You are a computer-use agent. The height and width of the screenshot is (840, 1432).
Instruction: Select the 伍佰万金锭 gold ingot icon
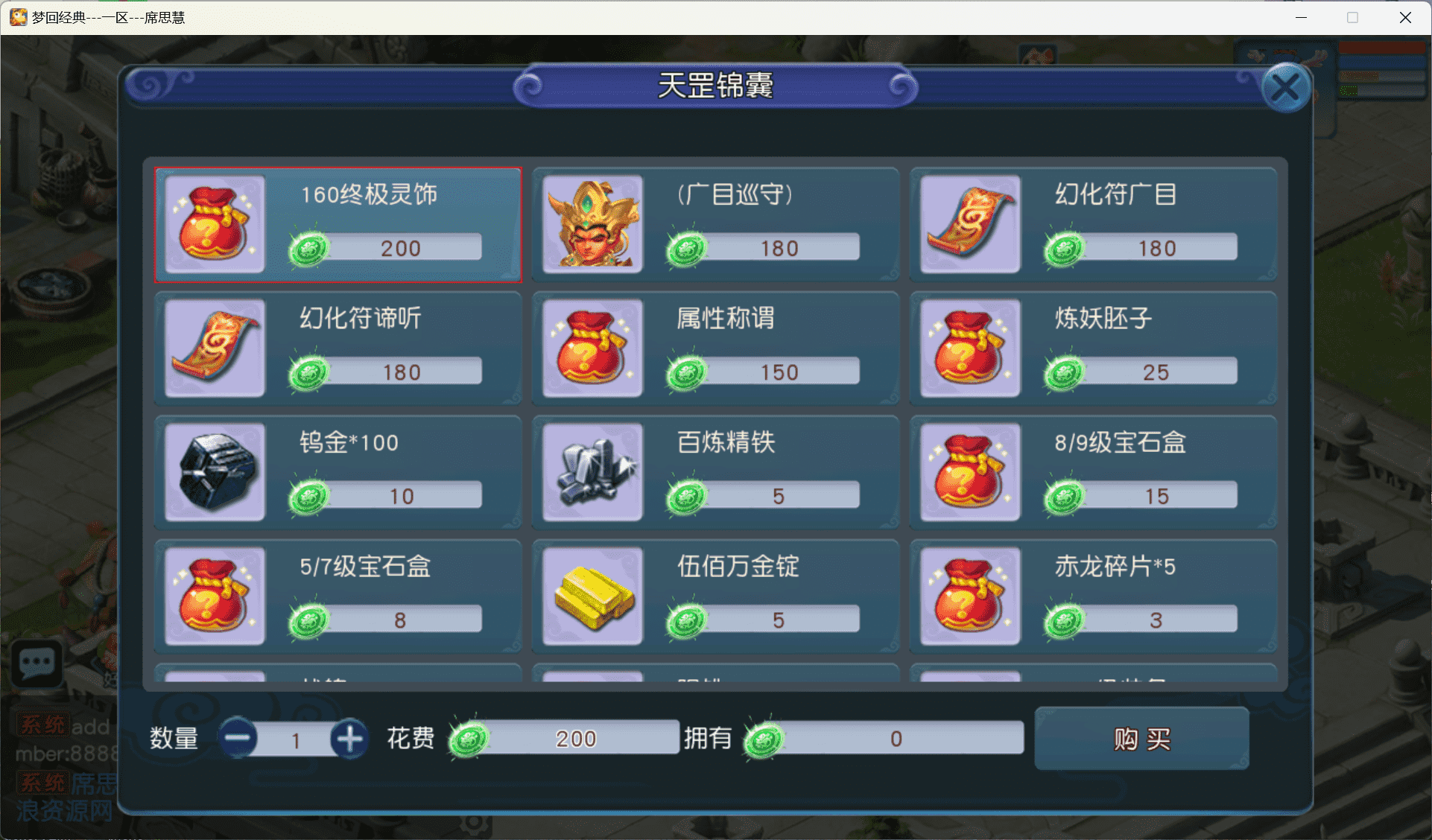click(592, 596)
